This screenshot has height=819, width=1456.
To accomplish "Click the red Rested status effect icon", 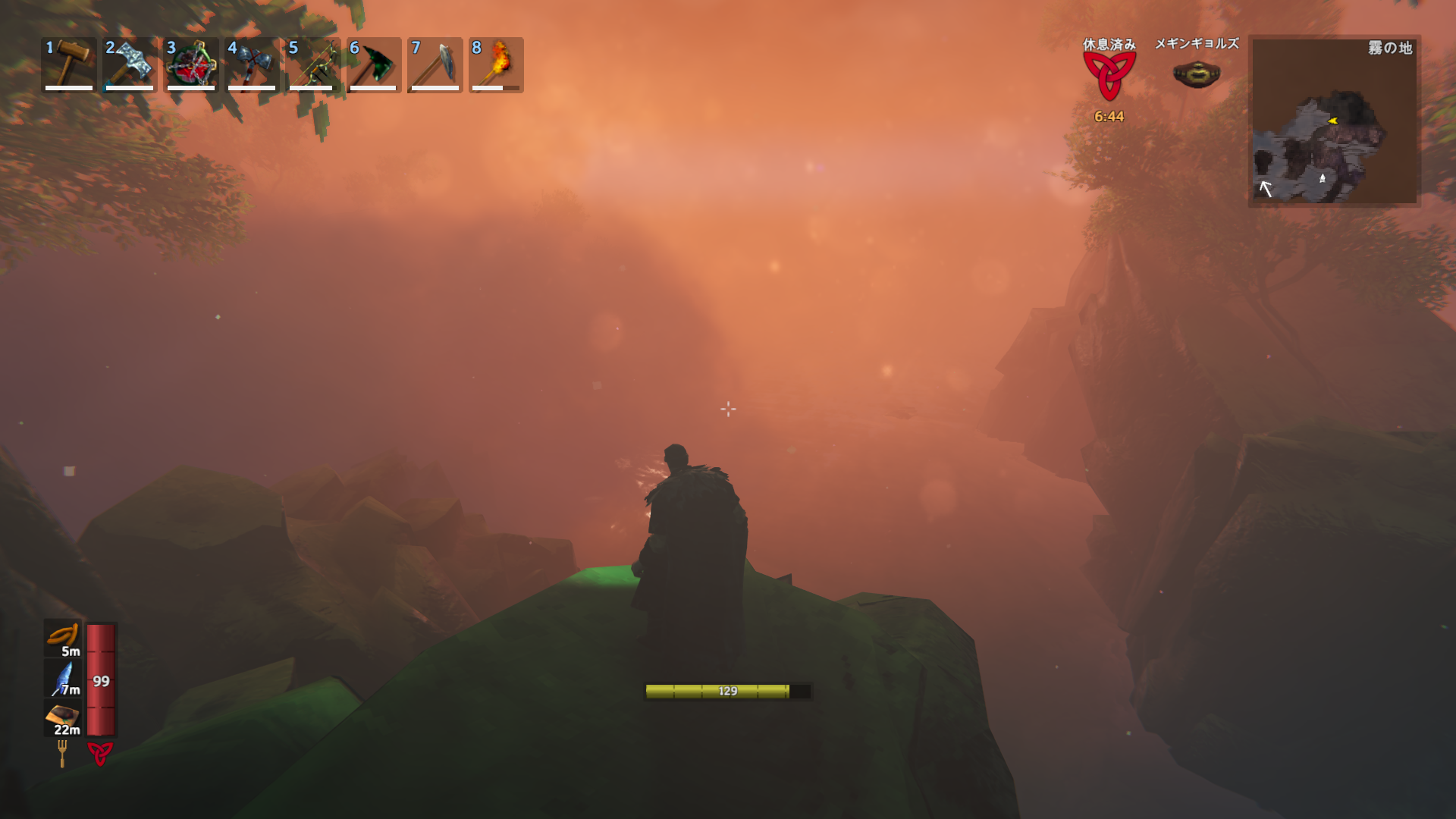I will pos(1109,76).
